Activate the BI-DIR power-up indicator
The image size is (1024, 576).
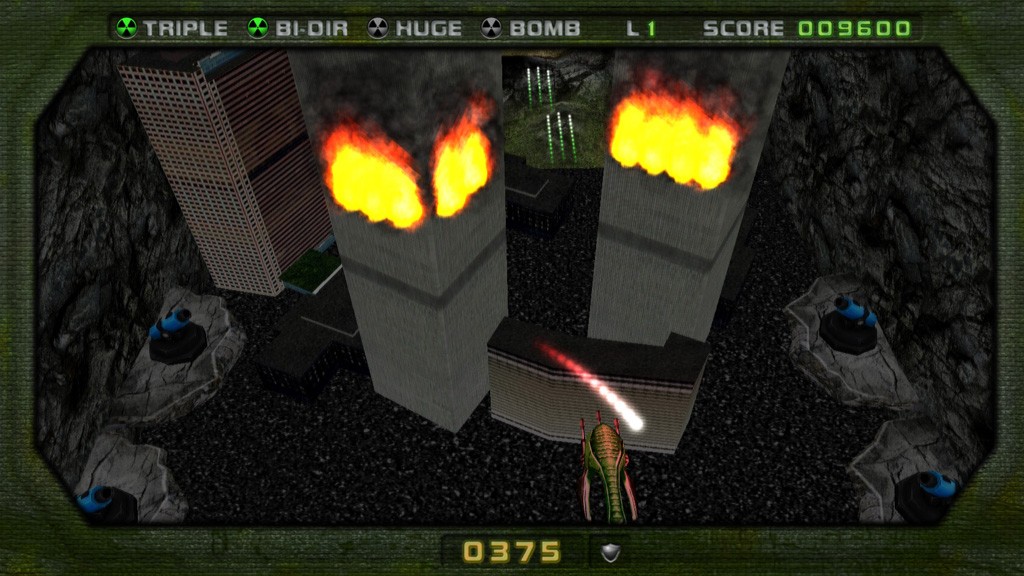[x=298, y=28]
